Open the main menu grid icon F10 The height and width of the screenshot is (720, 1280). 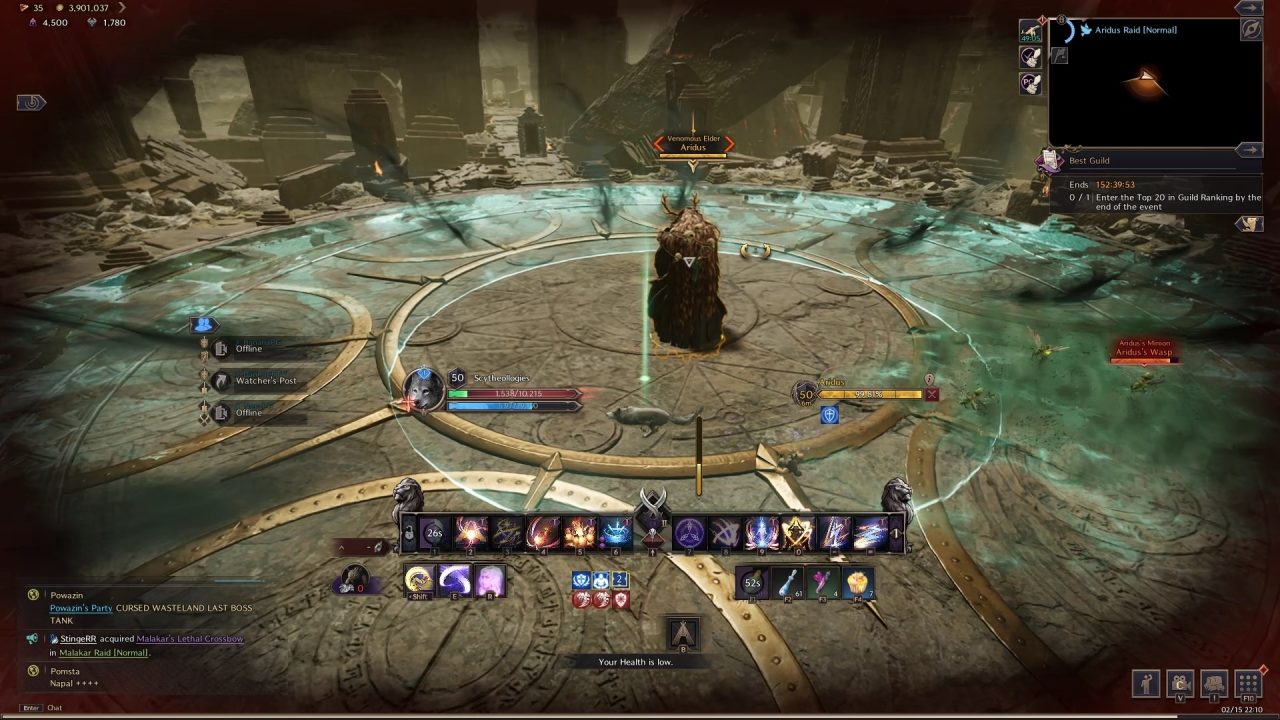pyautogui.click(x=1247, y=683)
